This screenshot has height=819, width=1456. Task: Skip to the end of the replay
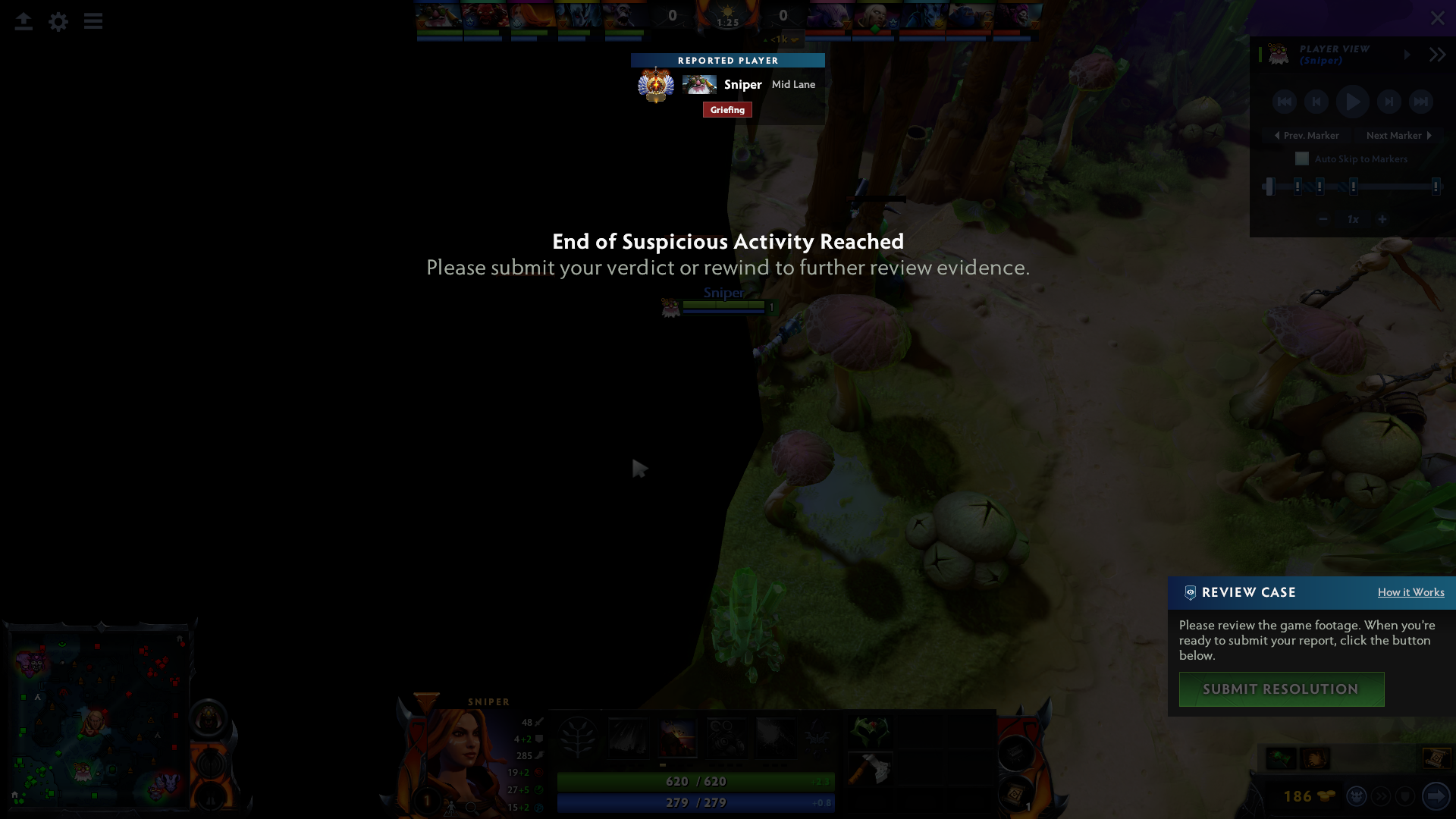(x=1423, y=101)
